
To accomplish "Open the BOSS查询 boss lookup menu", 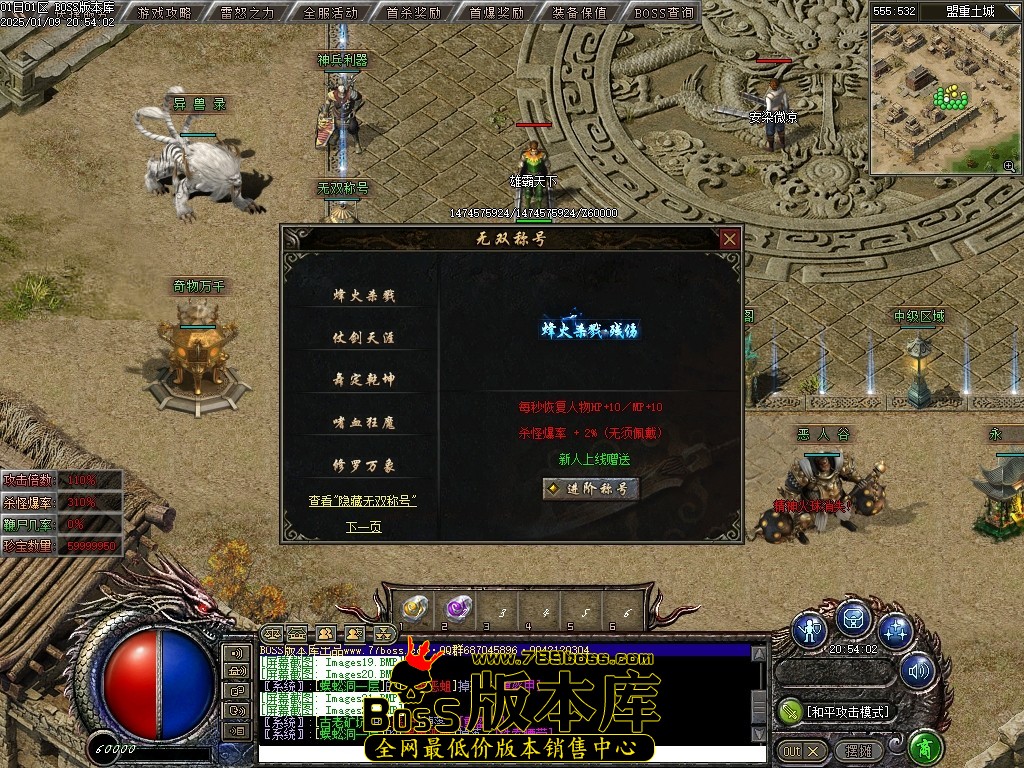I will [663, 13].
